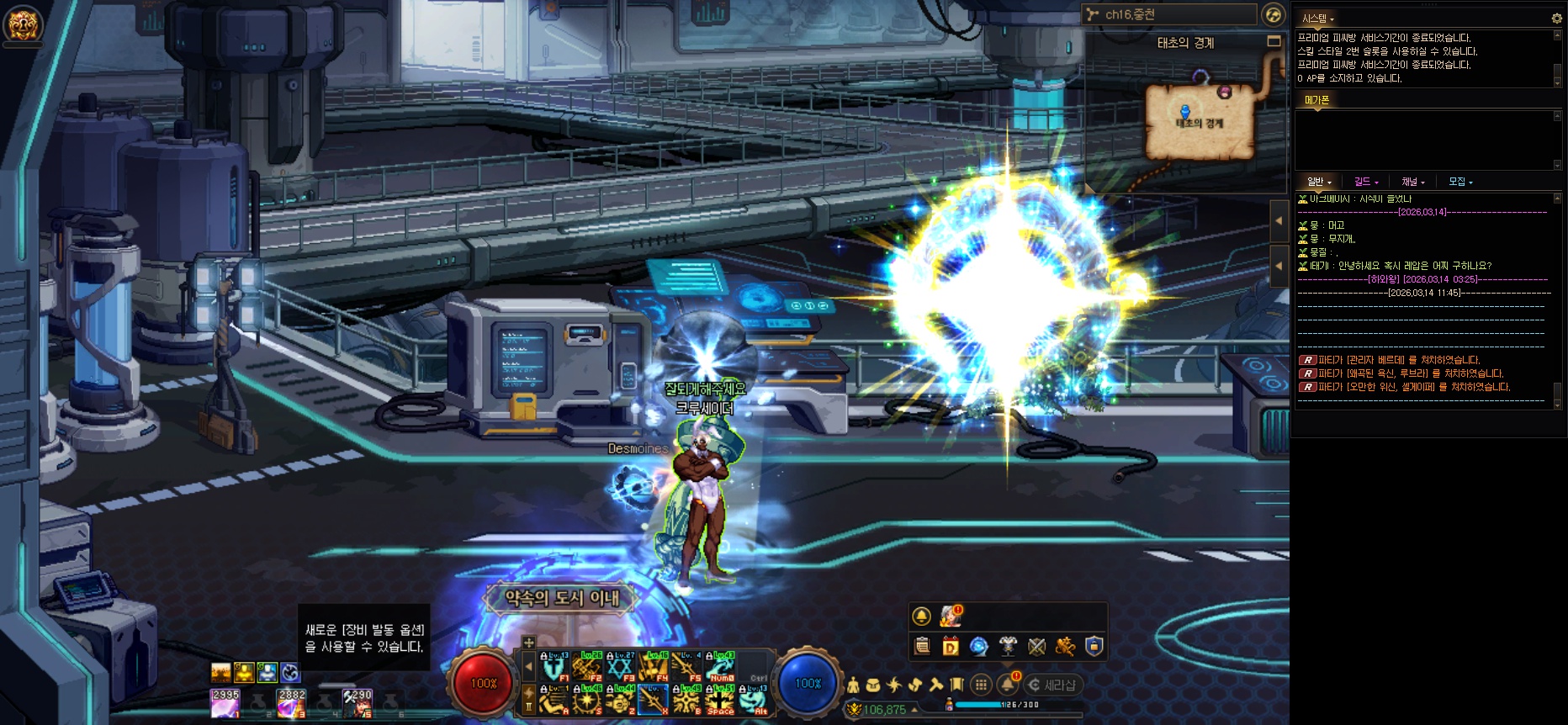The width and height of the screenshot is (1568, 725).
Task: Use the consumable with 2995 count
Action: pos(225,703)
